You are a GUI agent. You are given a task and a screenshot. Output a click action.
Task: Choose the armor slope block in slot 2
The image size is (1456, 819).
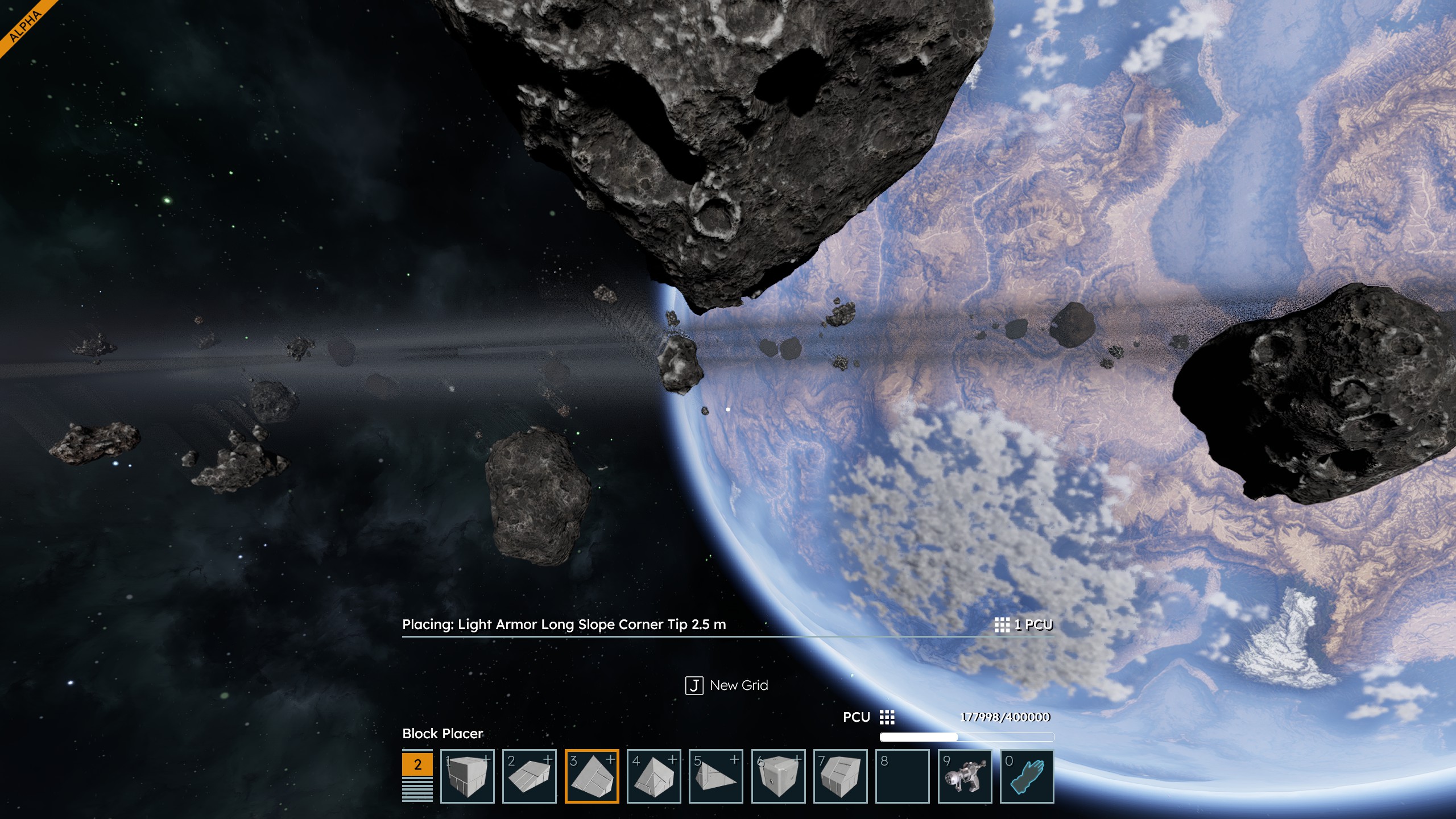[529, 776]
